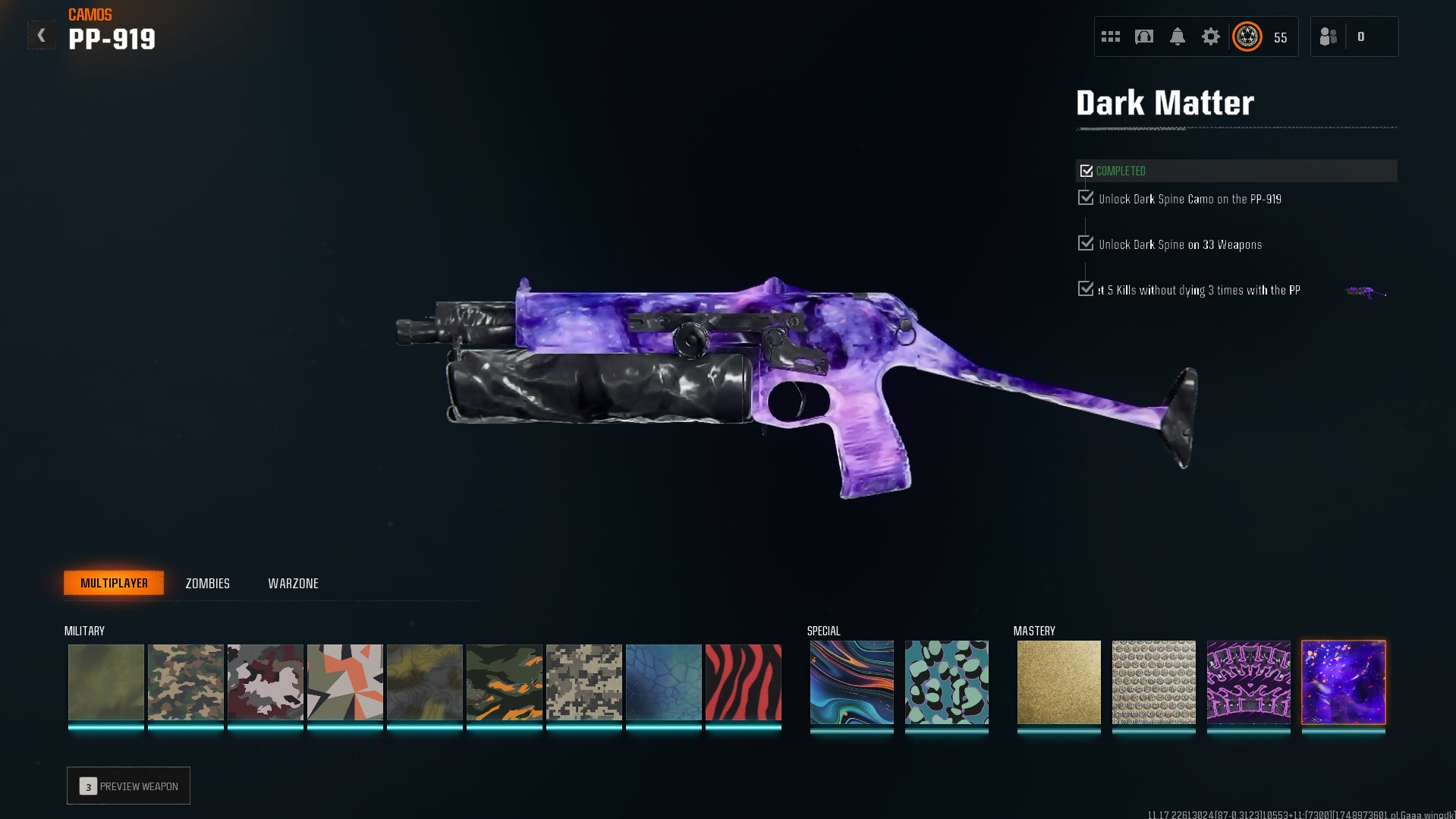This screenshot has height=819, width=1456.
Task: Open settings gear icon
Action: (1211, 36)
